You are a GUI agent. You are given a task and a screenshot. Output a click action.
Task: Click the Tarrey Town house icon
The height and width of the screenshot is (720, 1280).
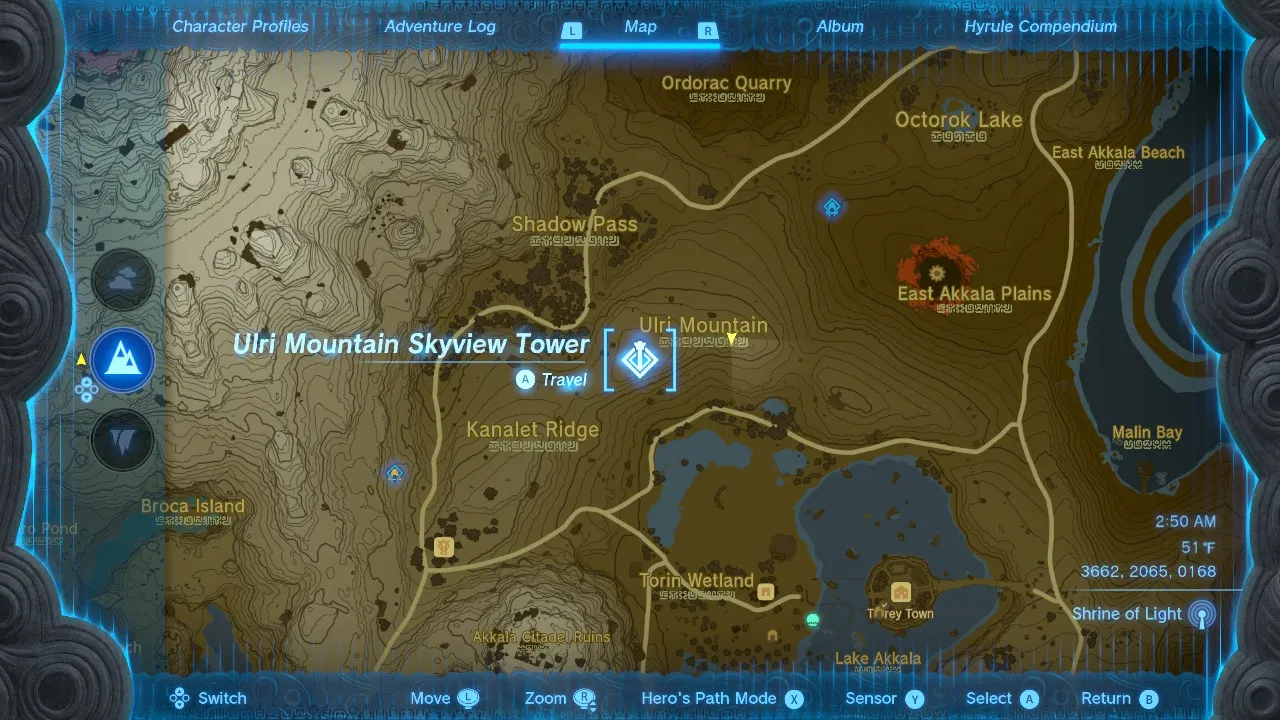901,591
